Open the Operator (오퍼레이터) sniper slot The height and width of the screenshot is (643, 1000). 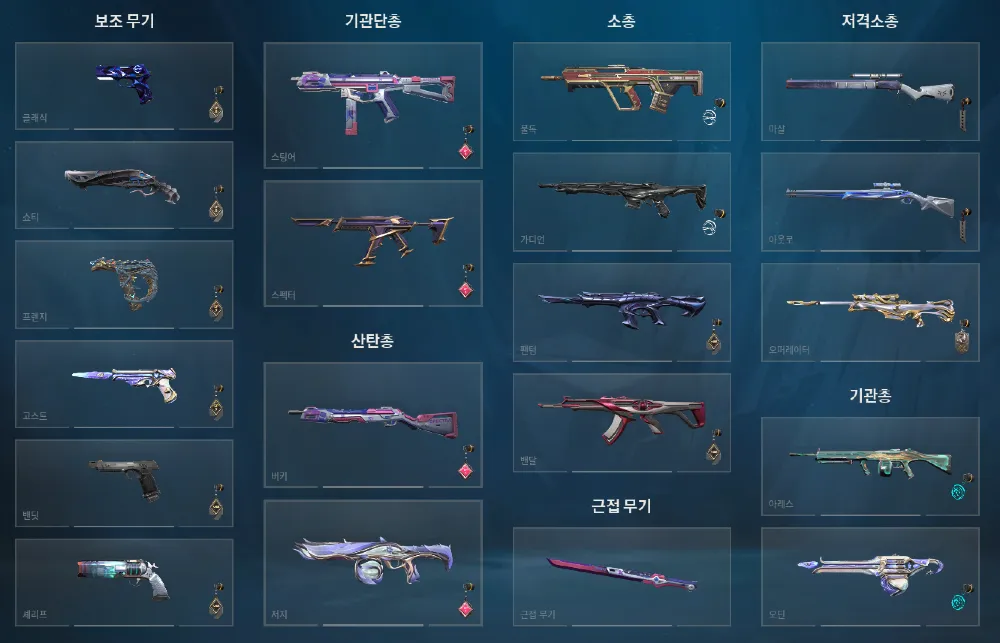870,312
